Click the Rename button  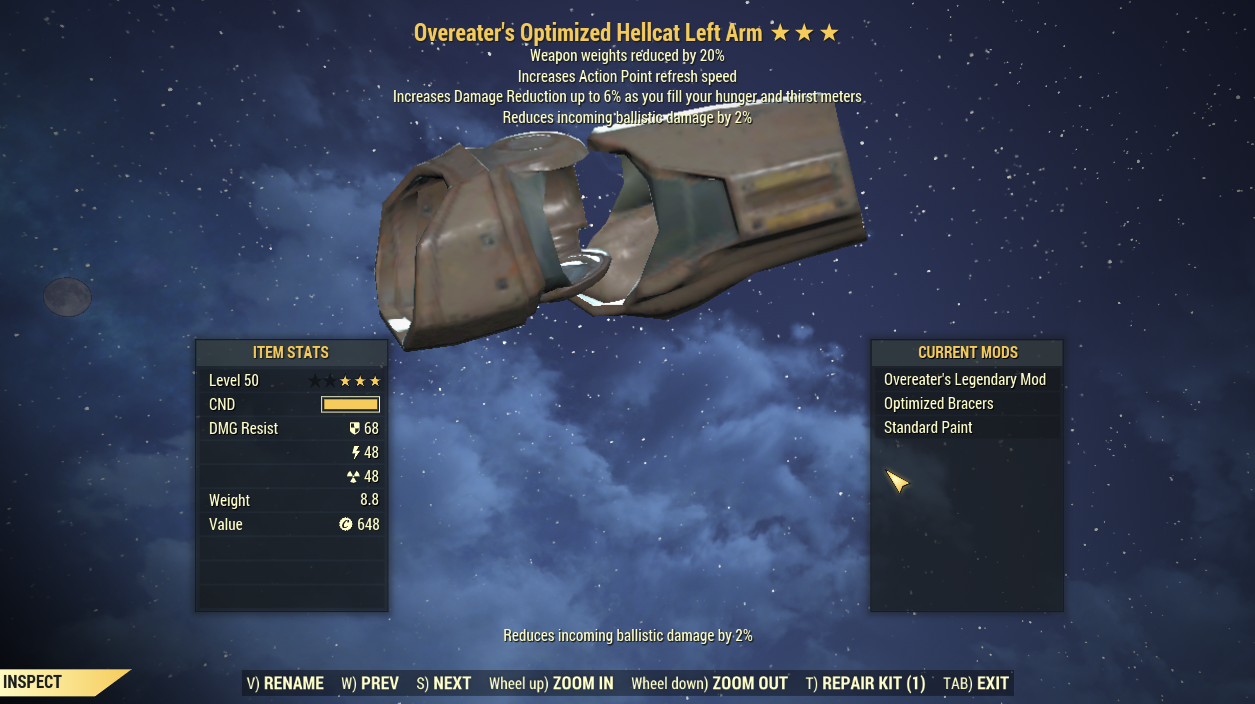285,684
